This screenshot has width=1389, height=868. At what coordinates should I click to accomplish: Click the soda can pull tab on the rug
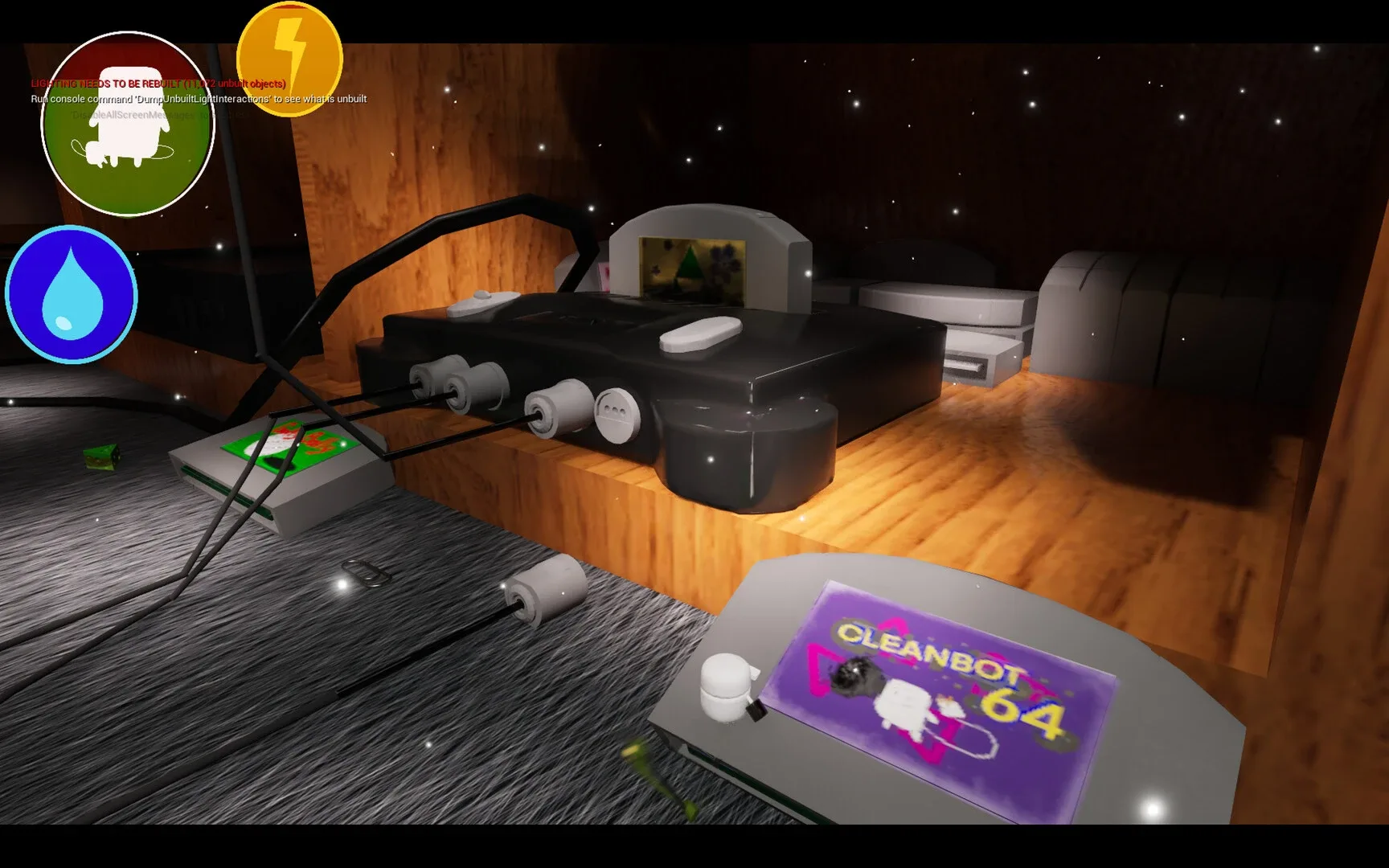pos(366,575)
